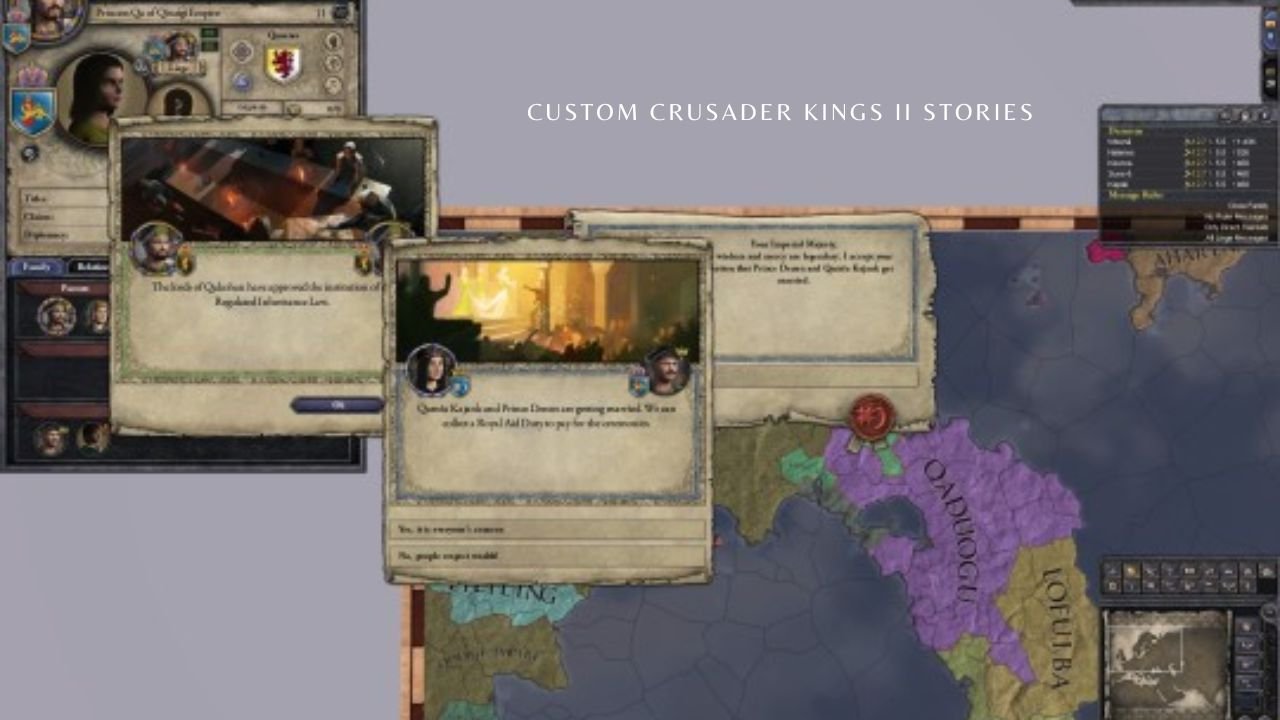Select the terrain map mode icon
Viewport: 1280px width, 720px height.
1112,568
